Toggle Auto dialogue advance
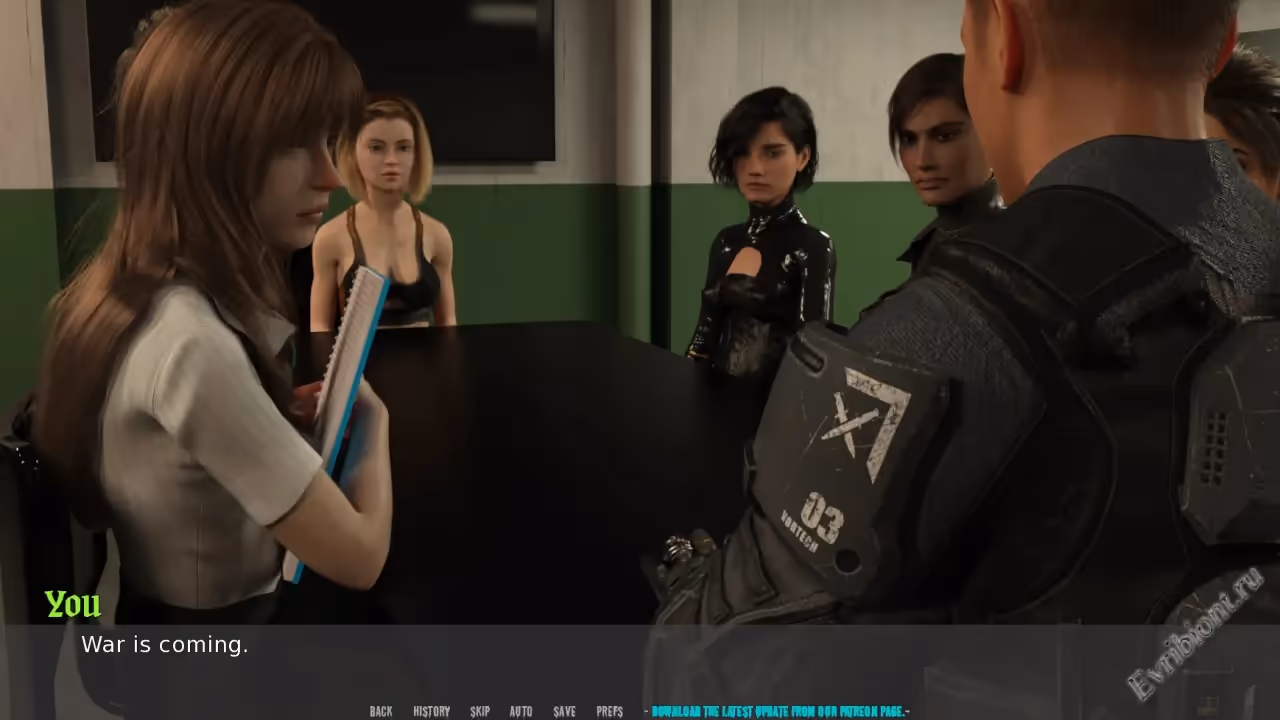The image size is (1280, 720). click(521, 712)
